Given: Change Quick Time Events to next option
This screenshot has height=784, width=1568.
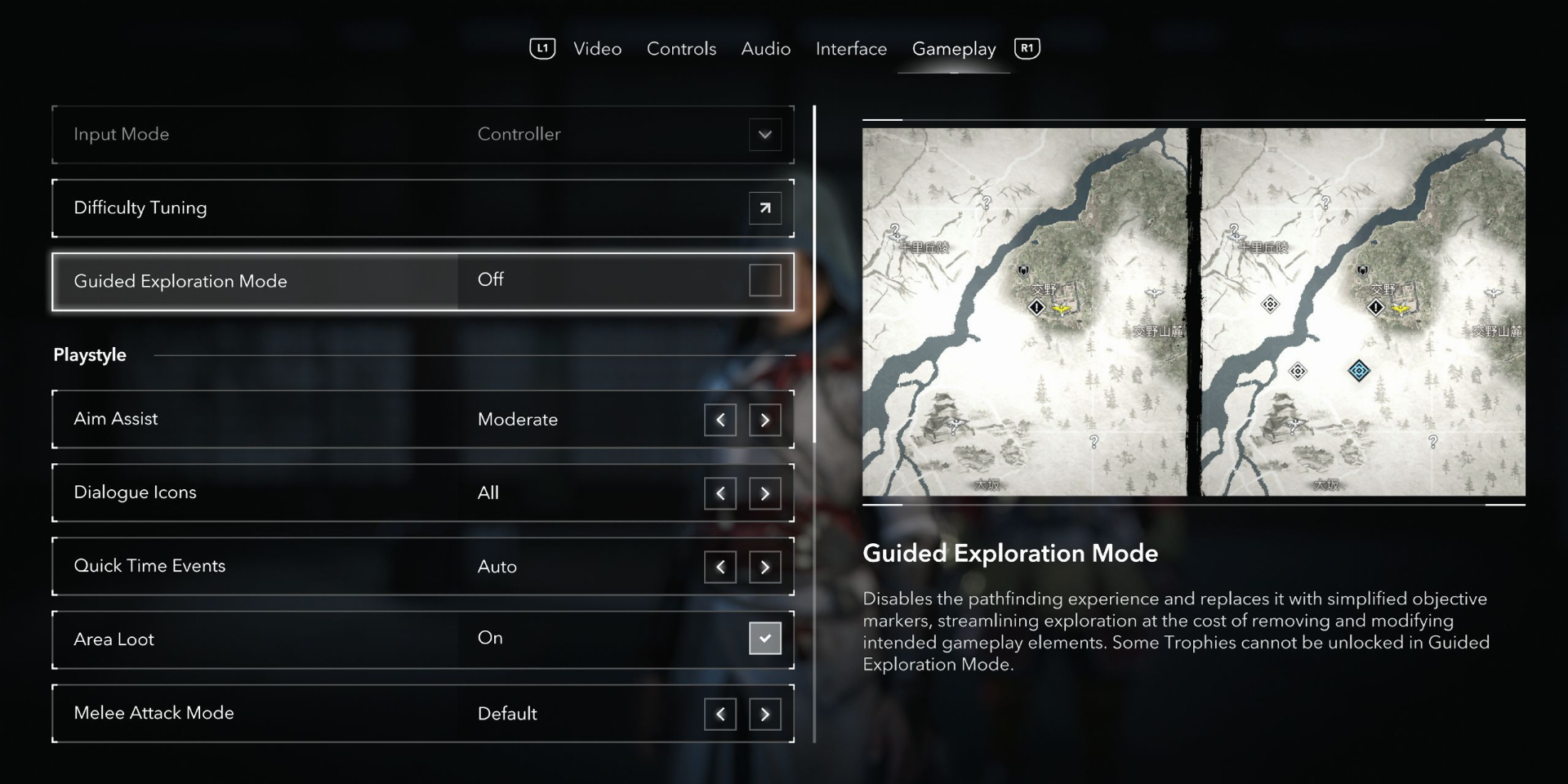Looking at the screenshot, I should pyautogui.click(x=764, y=567).
